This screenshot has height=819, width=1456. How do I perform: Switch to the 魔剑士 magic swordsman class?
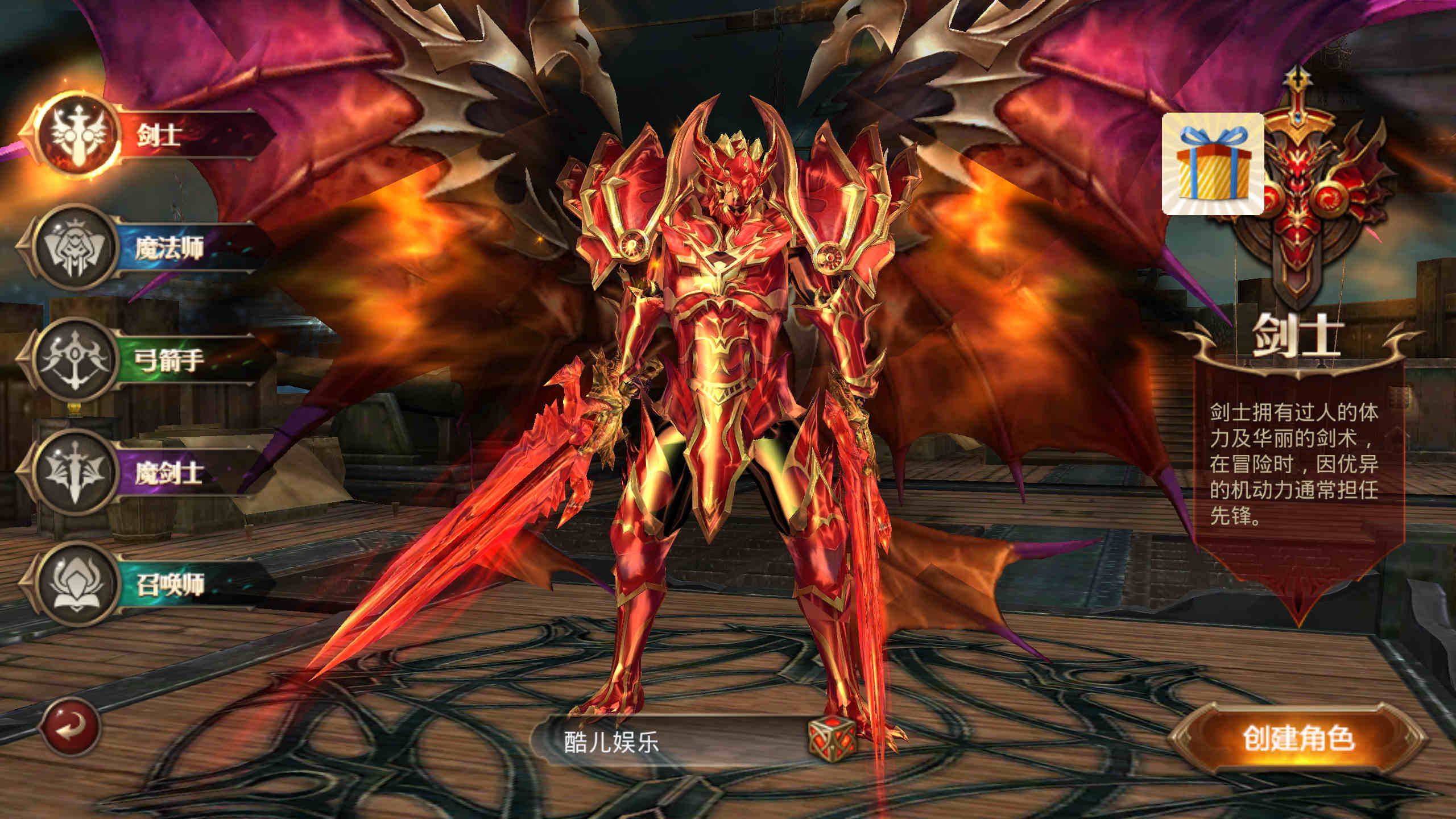pos(148,473)
